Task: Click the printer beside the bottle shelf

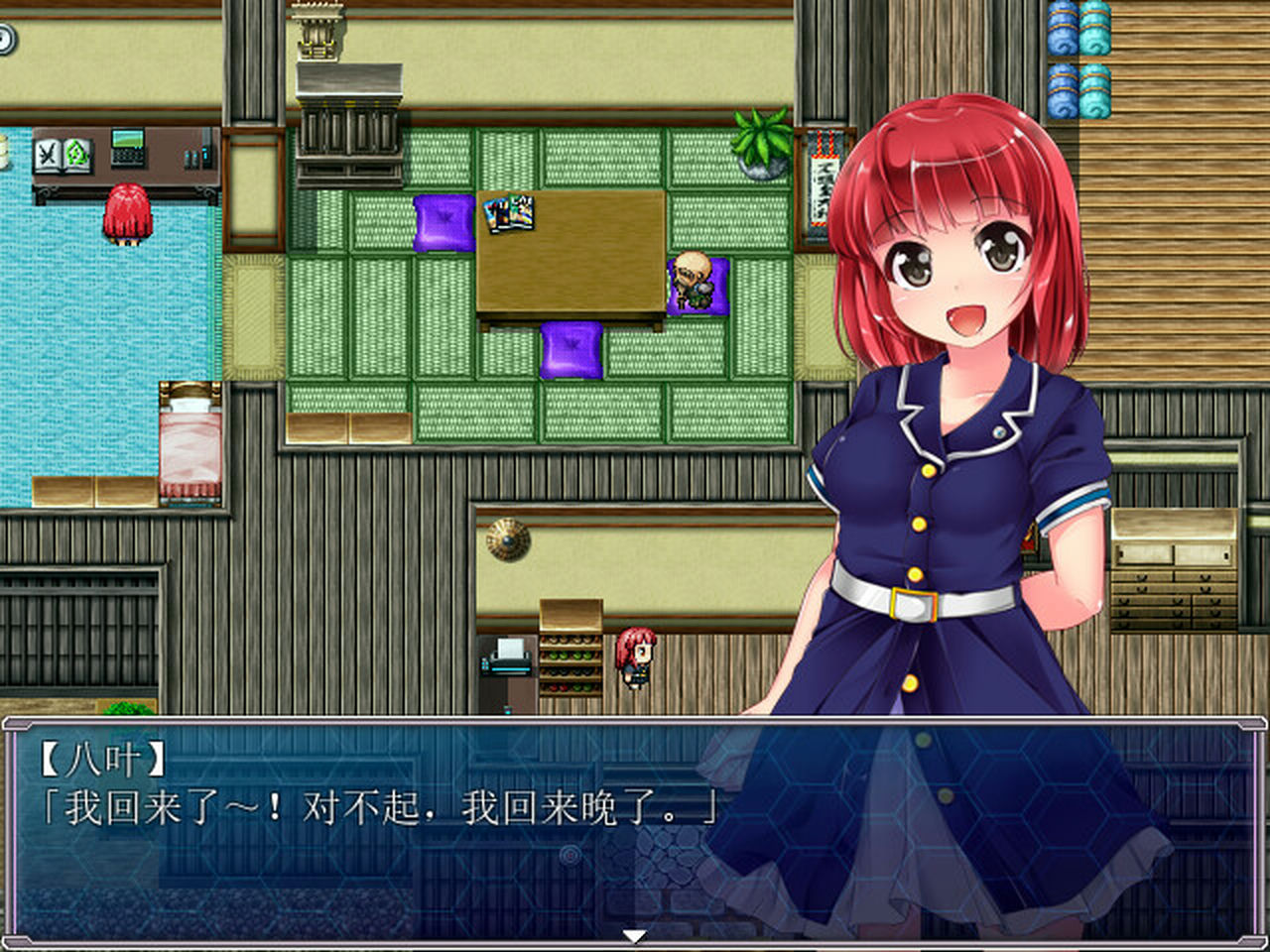Action: (x=506, y=661)
